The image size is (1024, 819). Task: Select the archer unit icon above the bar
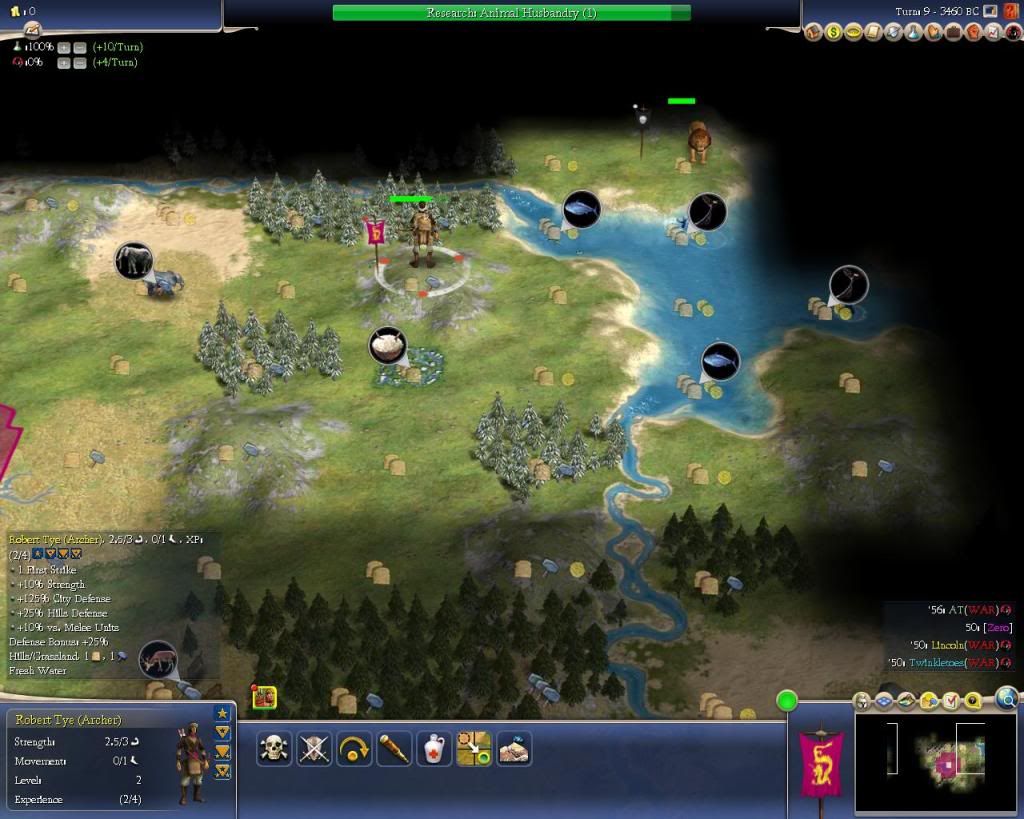coord(265,698)
